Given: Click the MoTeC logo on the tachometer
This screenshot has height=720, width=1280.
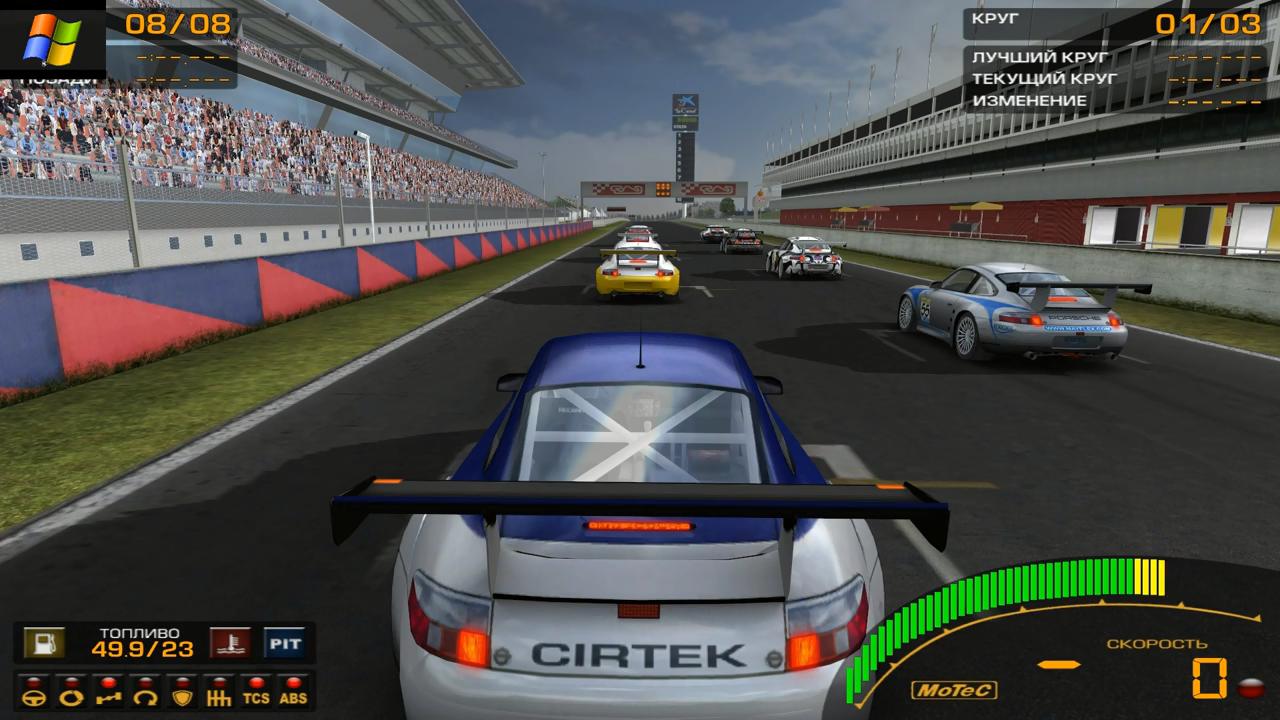Looking at the screenshot, I should pos(940,689).
